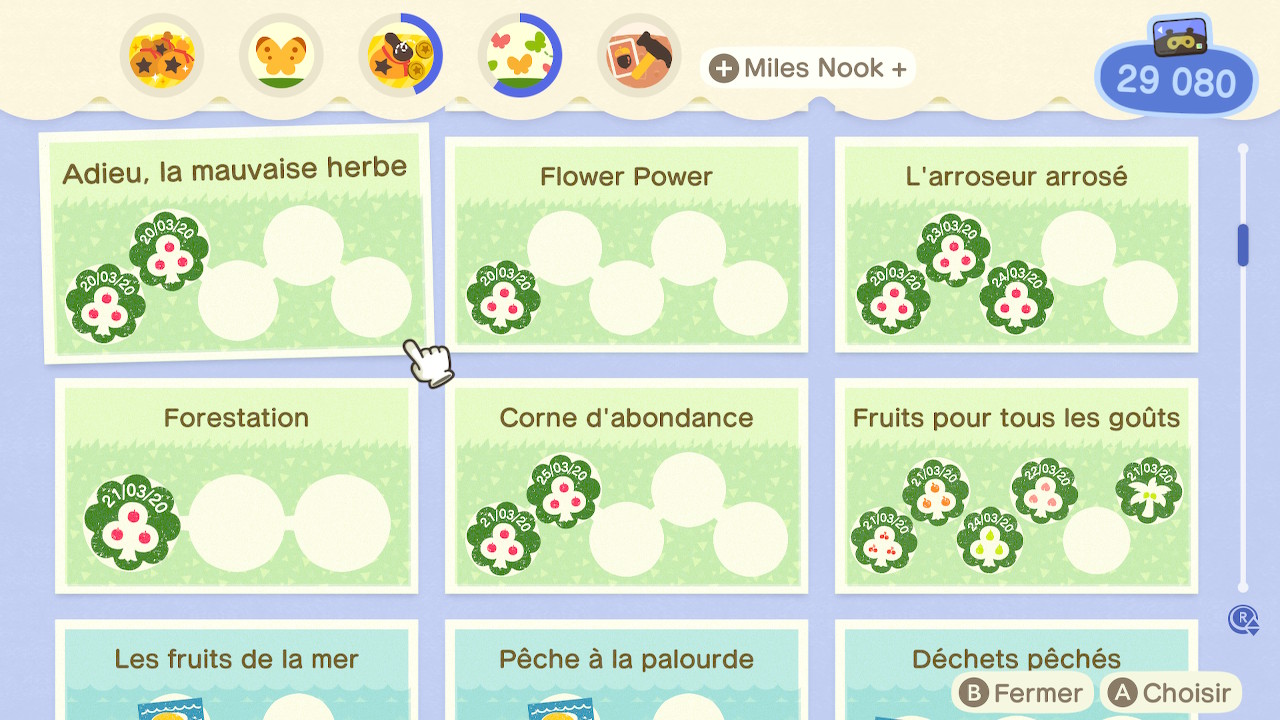Select the "Forestation" stamp card
This screenshot has width=1280, height=720.
236,485
